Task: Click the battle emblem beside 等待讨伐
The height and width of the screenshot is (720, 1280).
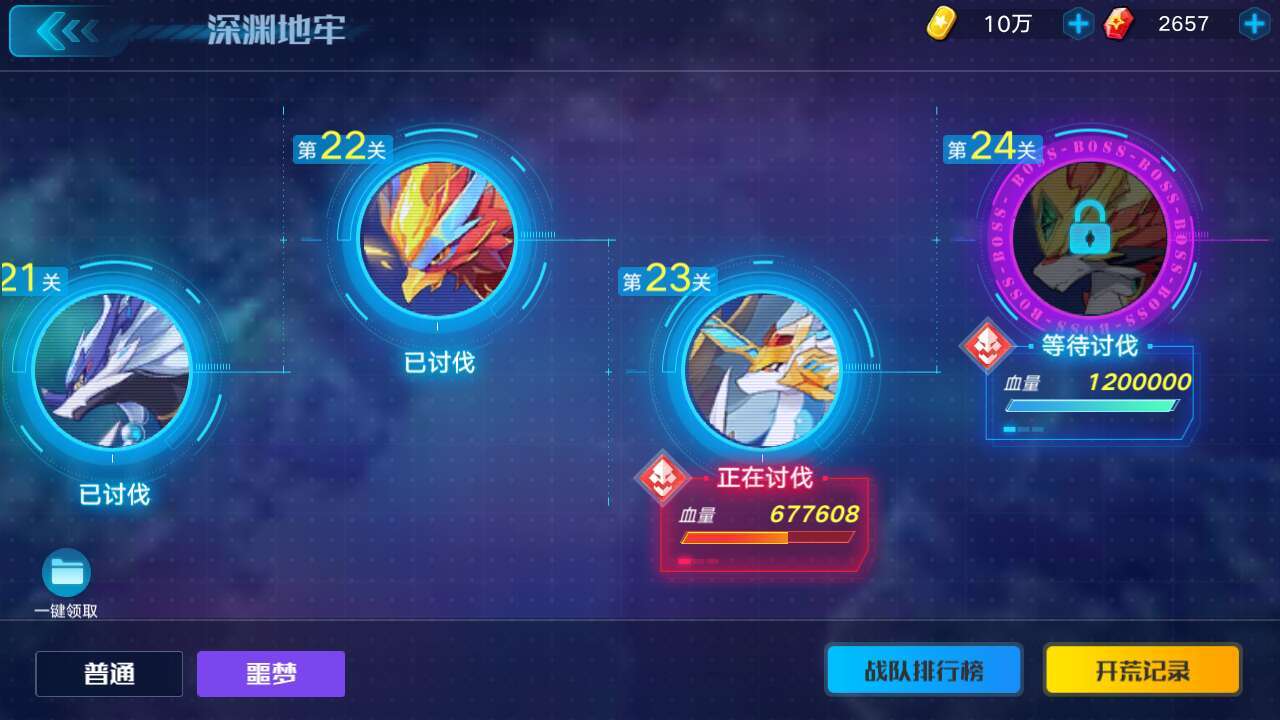Action: [x=988, y=349]
